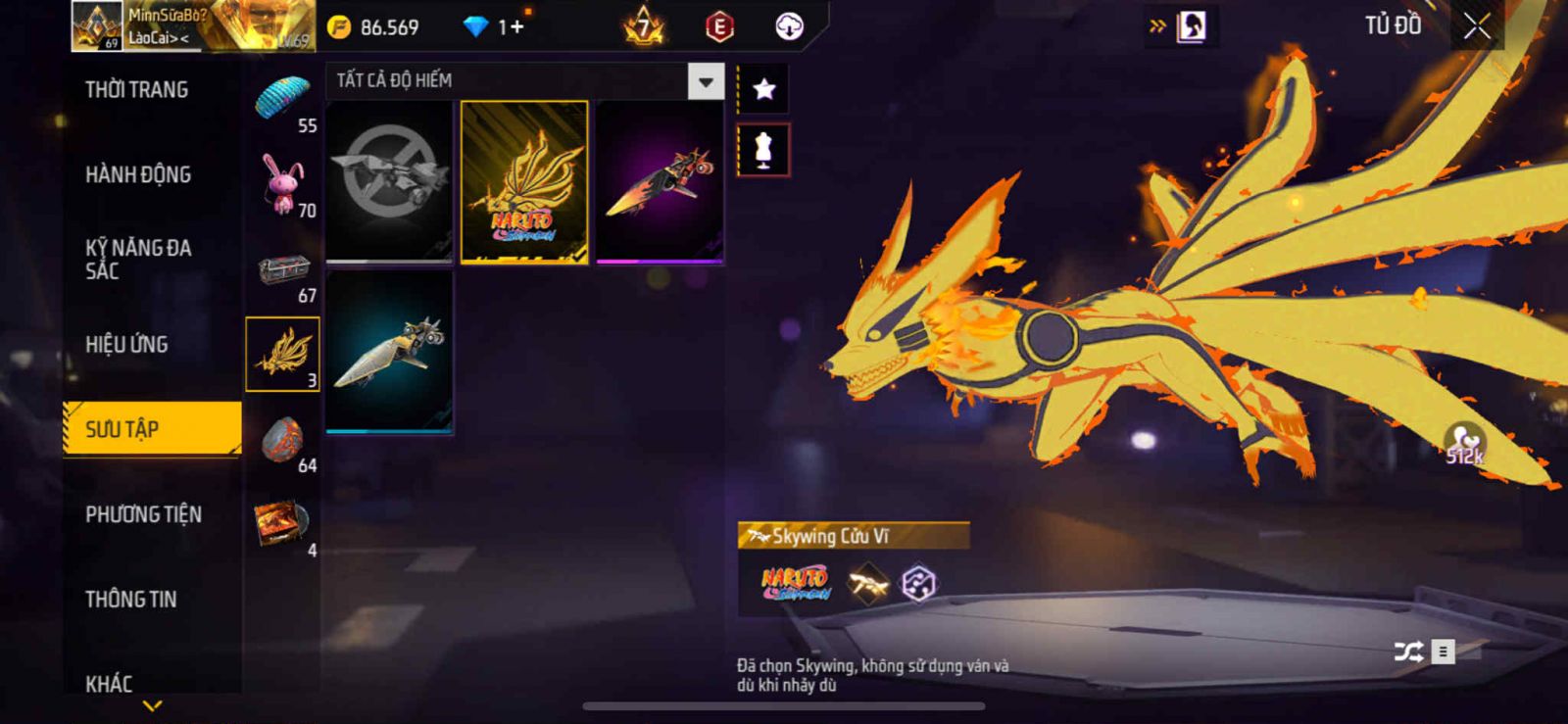Click the mannequin preview button
Viewport: 1568px width, 724px height.
click(763, 150)
